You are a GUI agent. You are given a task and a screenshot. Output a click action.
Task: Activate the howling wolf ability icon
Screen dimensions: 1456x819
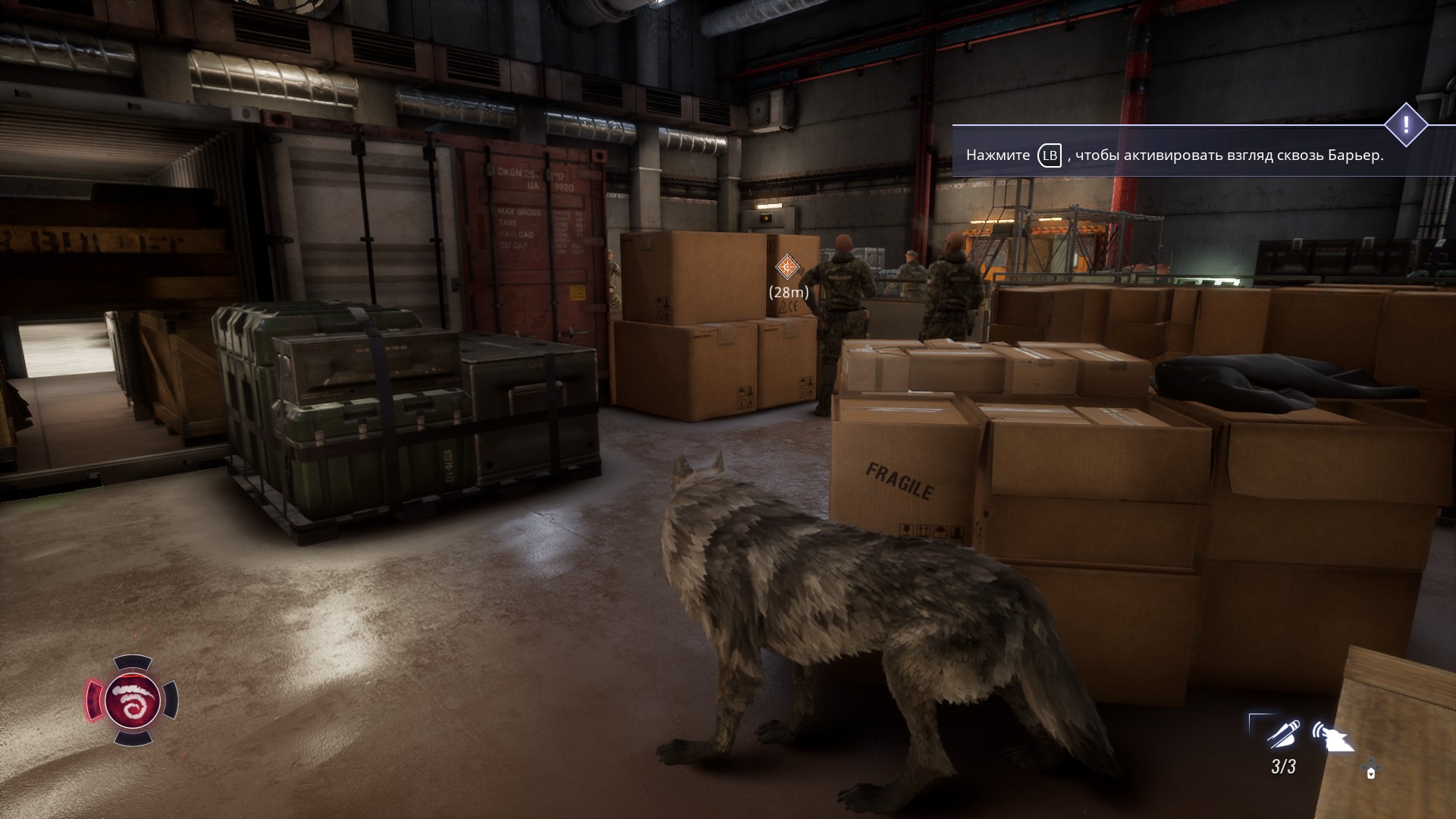(1333, 736)
